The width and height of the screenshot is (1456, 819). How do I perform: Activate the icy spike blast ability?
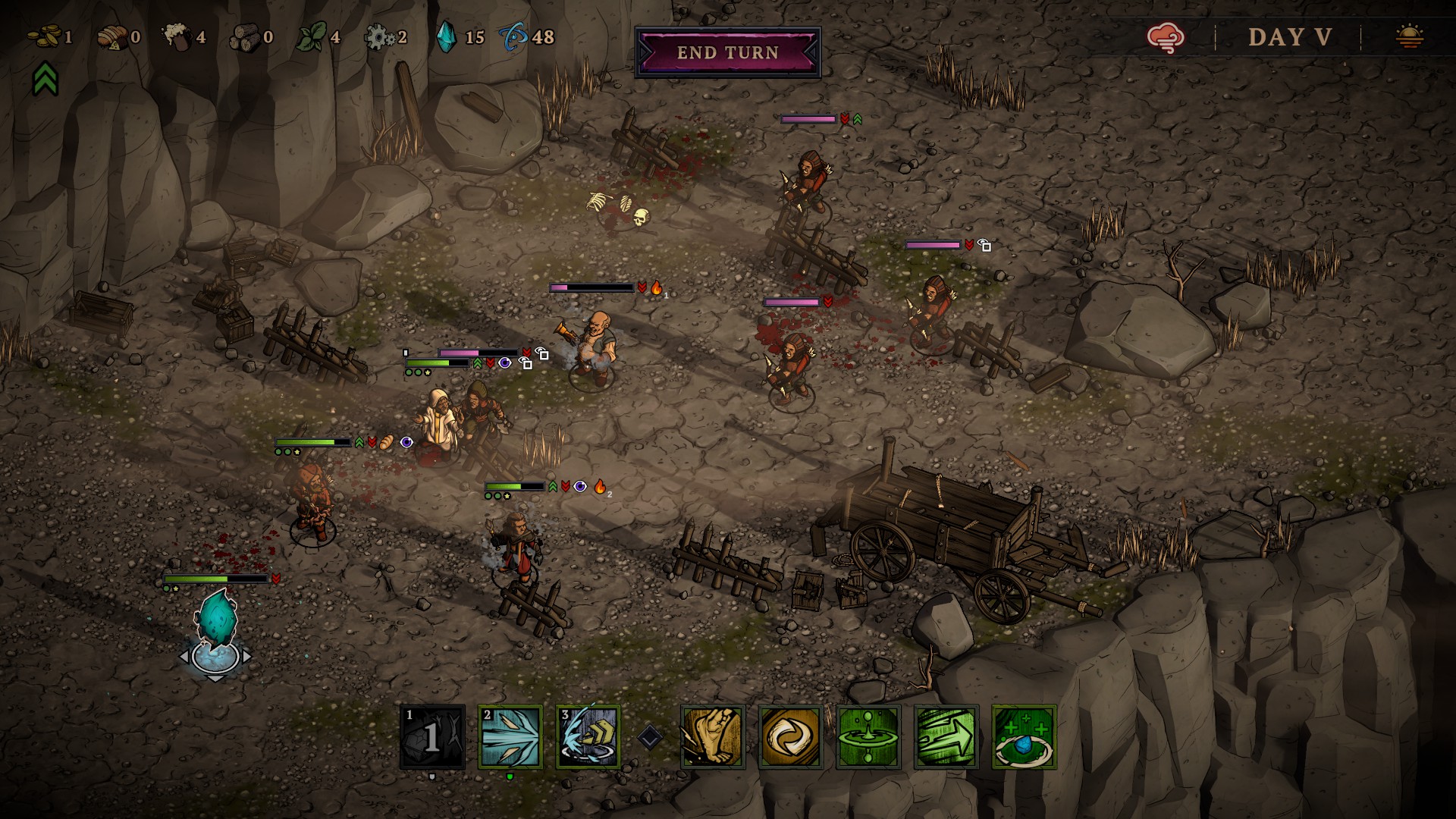[x=510, y=737]
